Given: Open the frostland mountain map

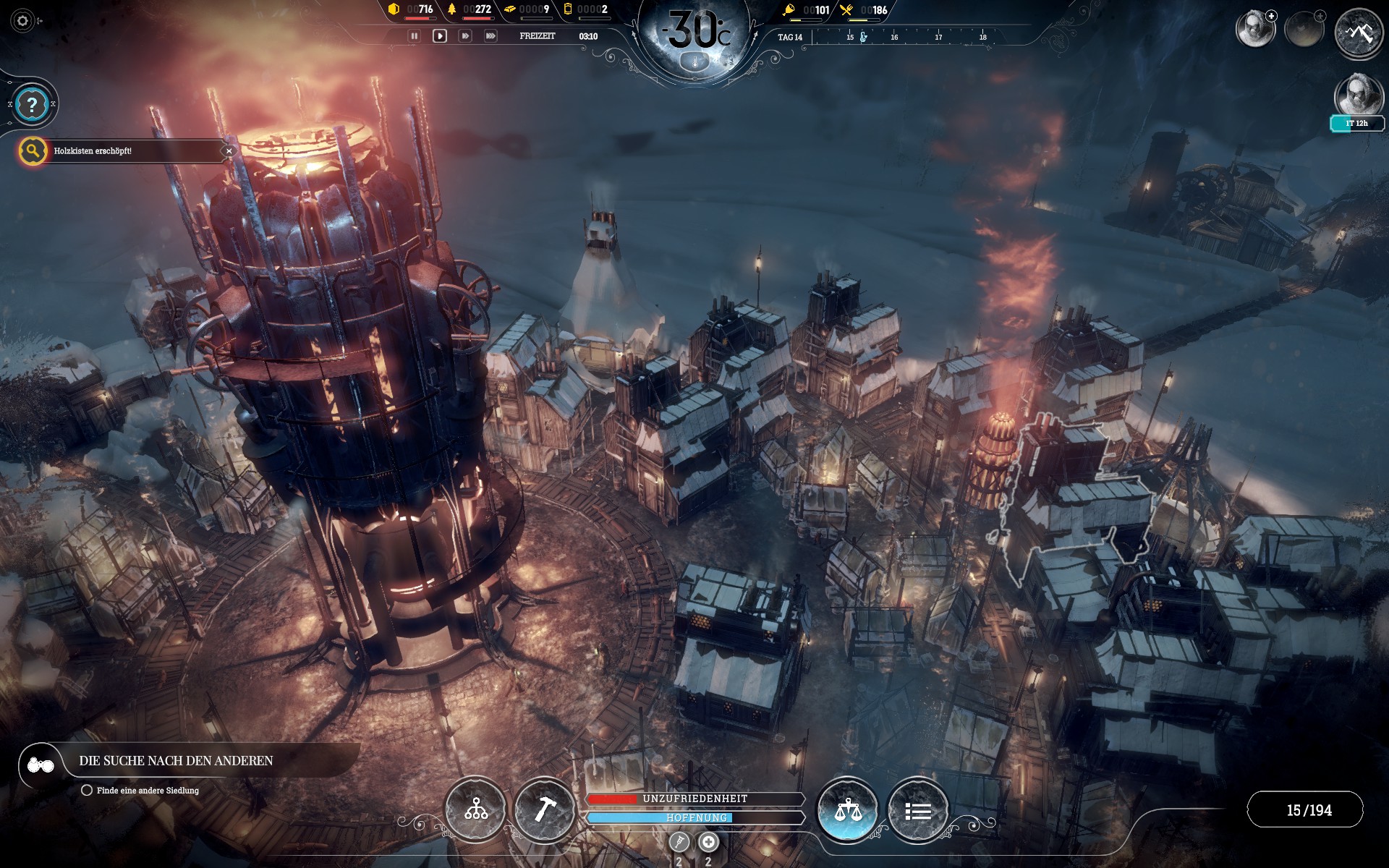Looking at the screenshot, I should [x=1358, y=33].
